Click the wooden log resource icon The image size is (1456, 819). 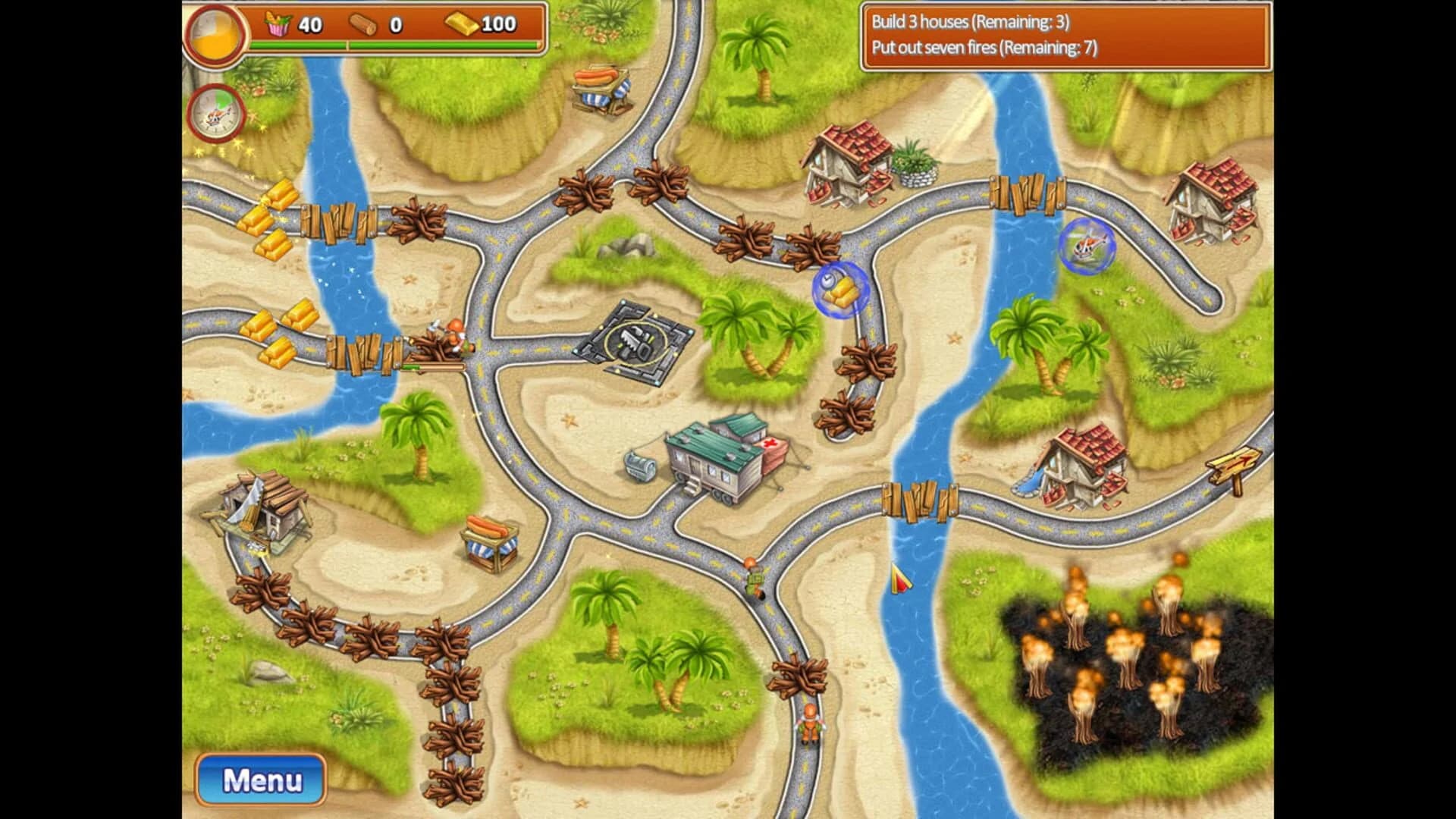362,23
